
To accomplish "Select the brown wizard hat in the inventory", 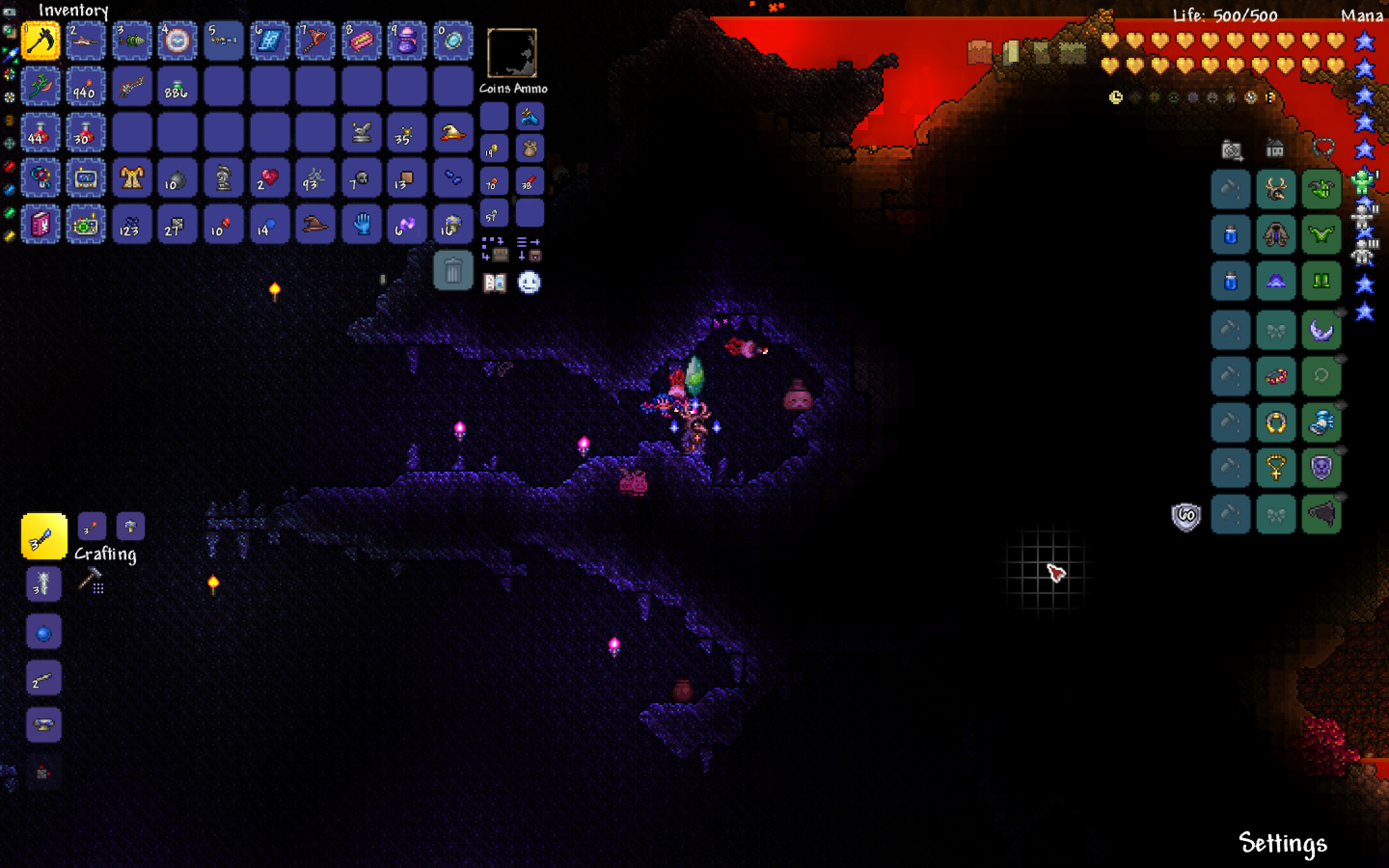I will click(x=315, y=224).
